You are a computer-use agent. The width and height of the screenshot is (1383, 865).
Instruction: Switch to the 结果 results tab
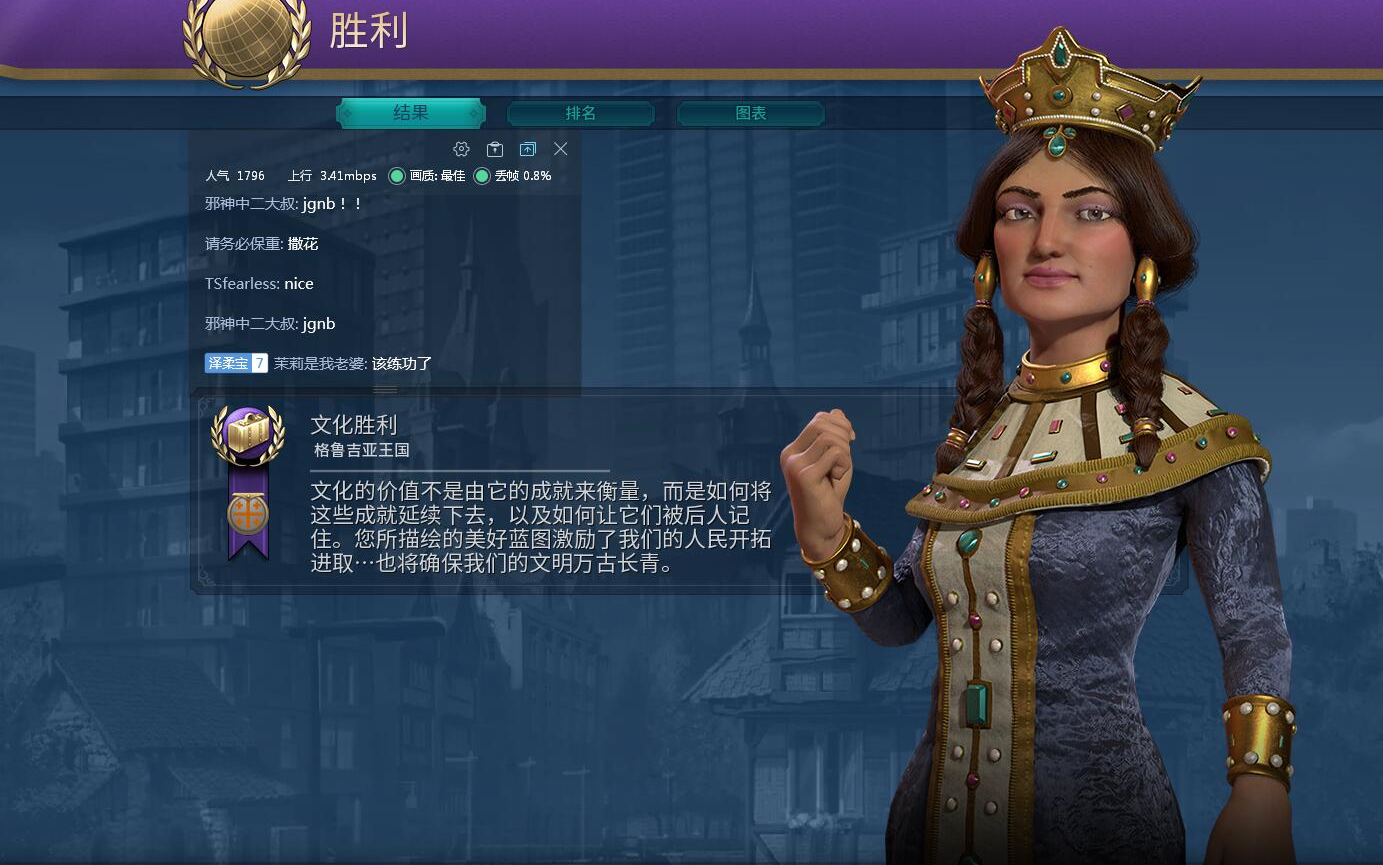tap(411, 113)
